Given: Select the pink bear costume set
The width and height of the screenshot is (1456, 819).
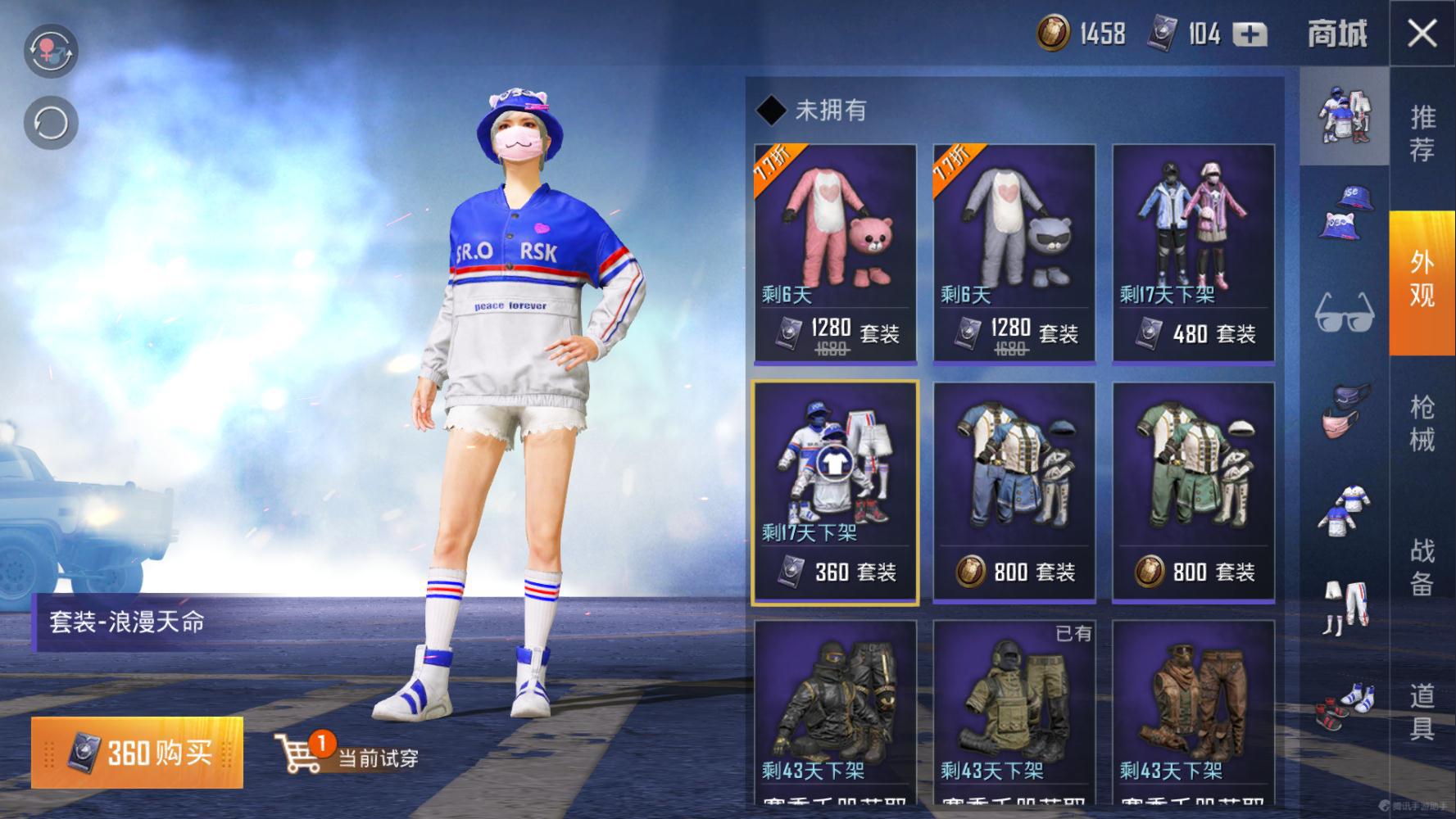Looking at the screenshot, I should (x=835, y=252).
